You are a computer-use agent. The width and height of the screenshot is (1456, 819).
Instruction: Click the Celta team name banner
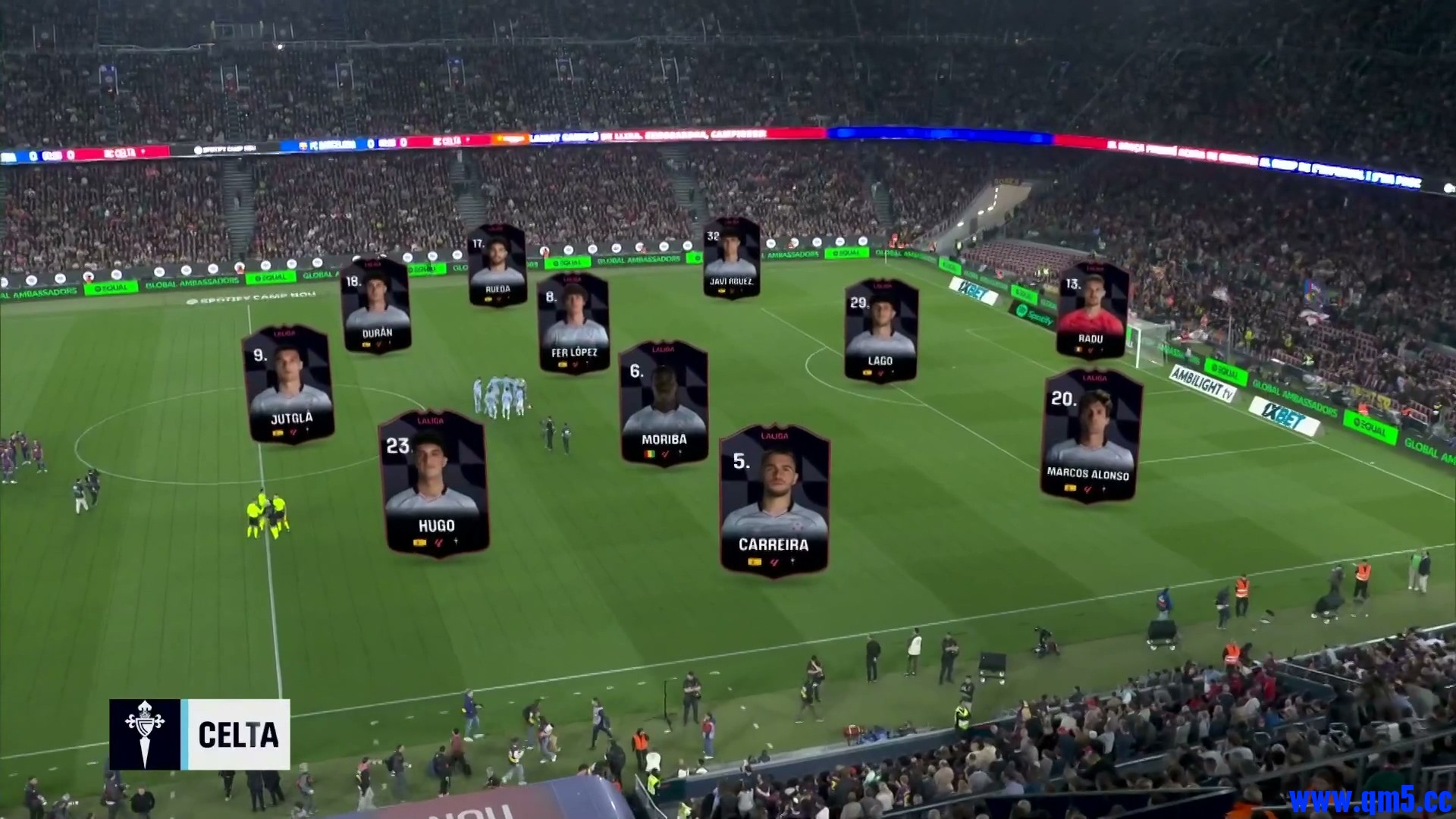[x=238, y=735]
